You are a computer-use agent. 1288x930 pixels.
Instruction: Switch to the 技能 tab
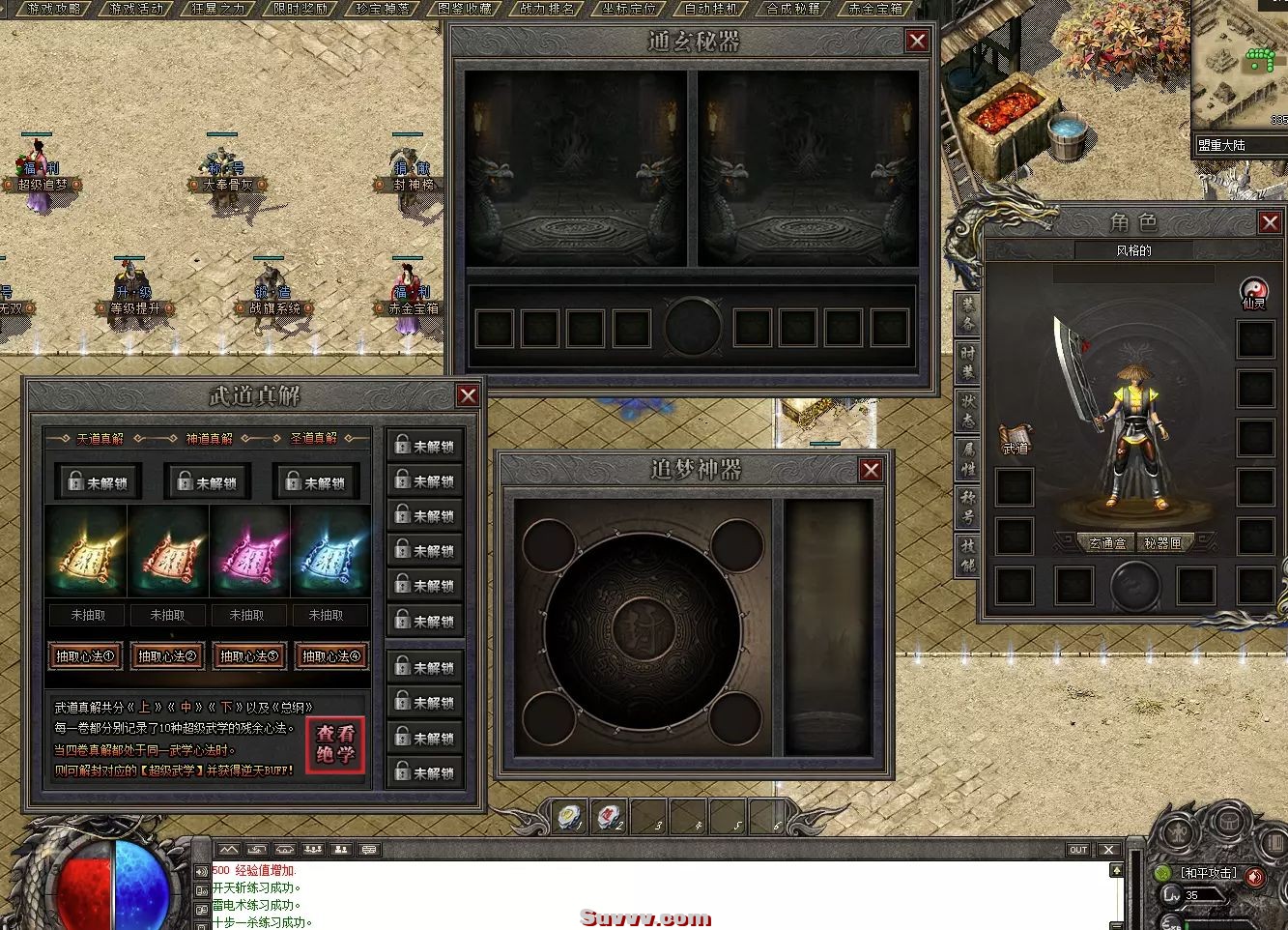(x=967, y=554)
